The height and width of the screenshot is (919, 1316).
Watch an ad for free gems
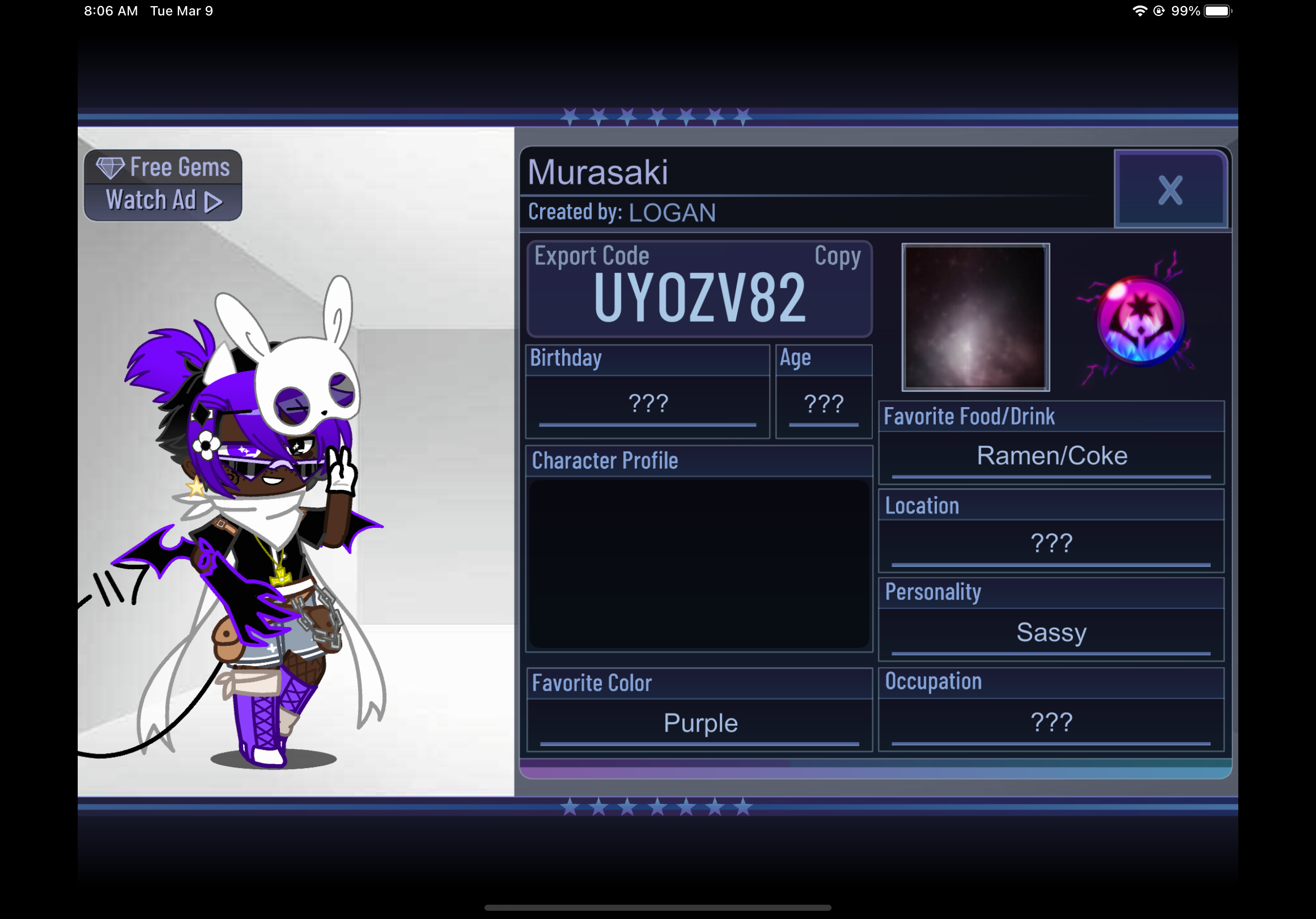pos(163,185)
